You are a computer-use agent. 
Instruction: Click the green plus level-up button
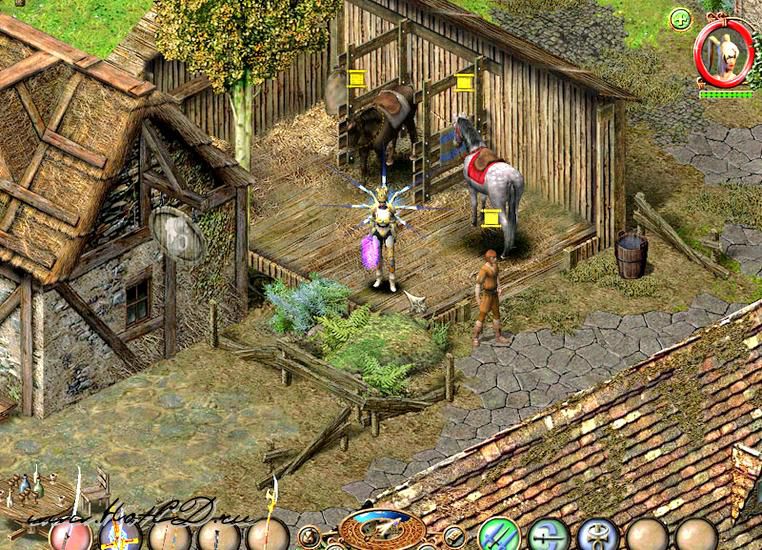680,18
